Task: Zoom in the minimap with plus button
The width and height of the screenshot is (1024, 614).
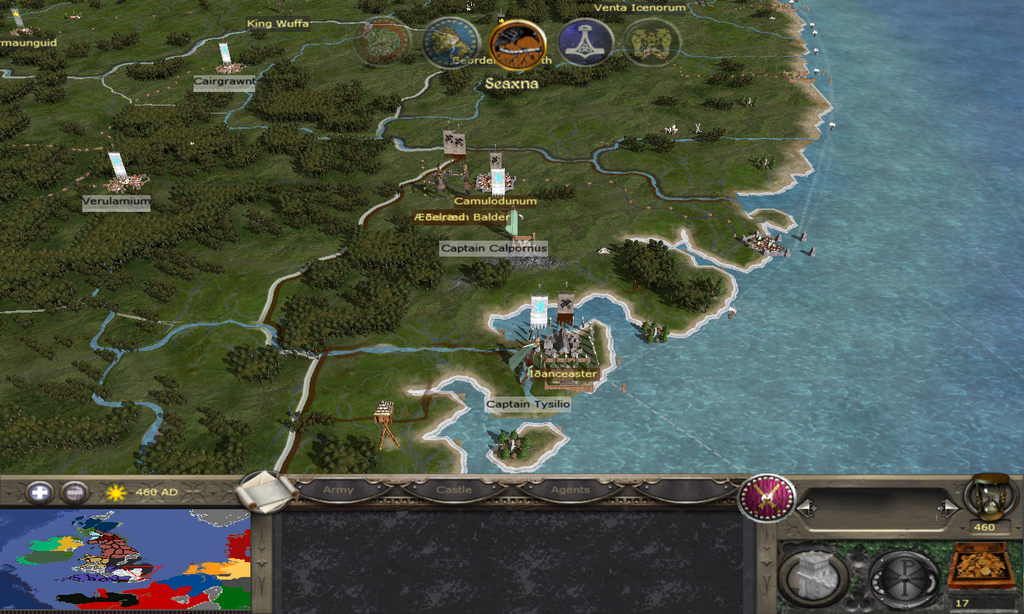Action: click(x=39, y=492)
